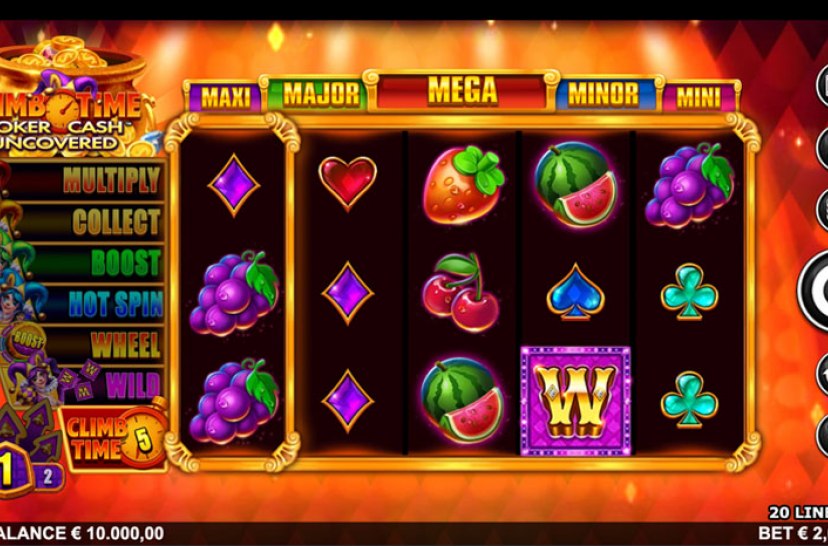The width and height of the screenshot is (828, 546).
Task: Choose the MAXI jackpot label
Action: coord(224,97)
